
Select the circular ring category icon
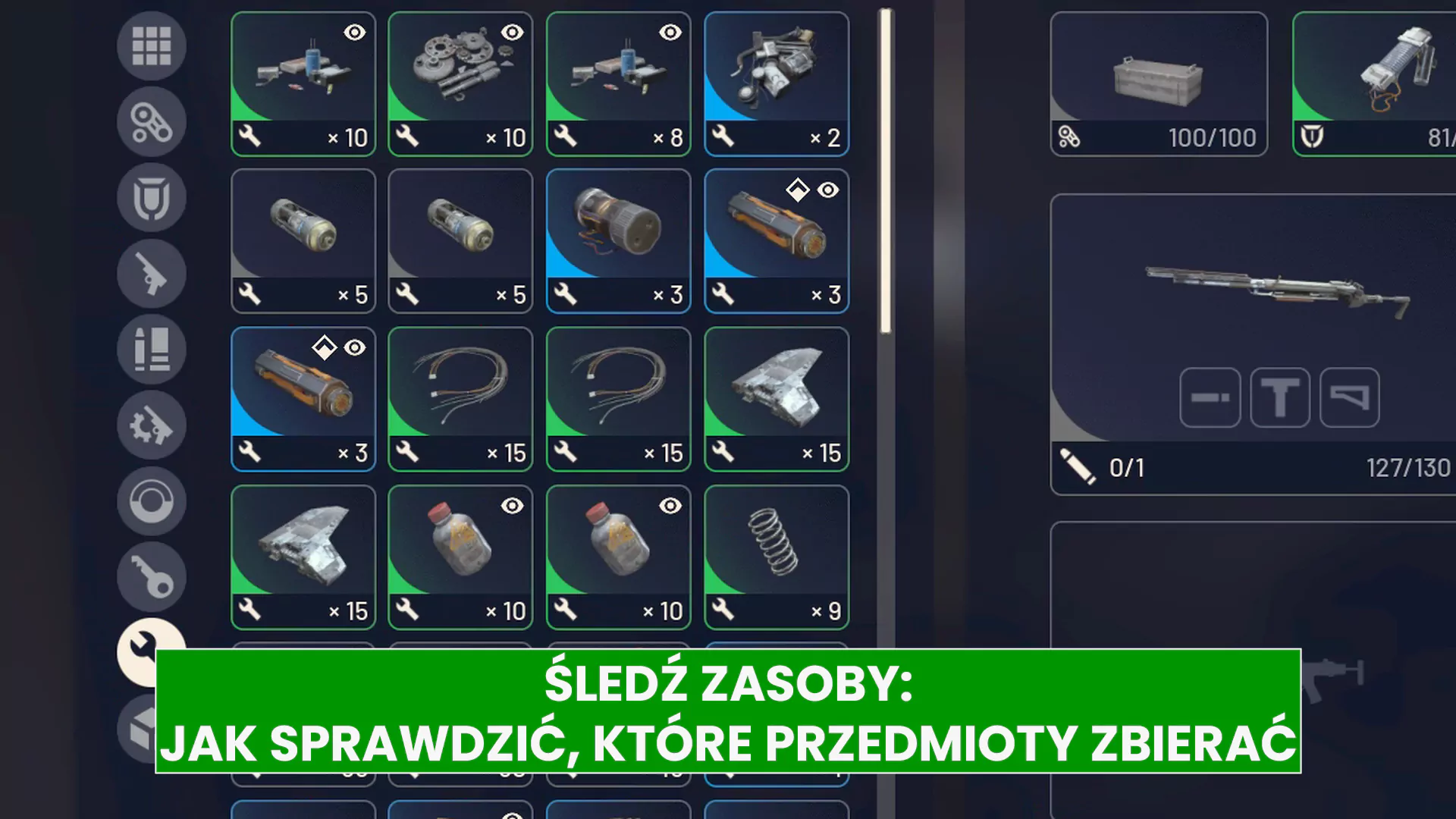coord(152,501)
